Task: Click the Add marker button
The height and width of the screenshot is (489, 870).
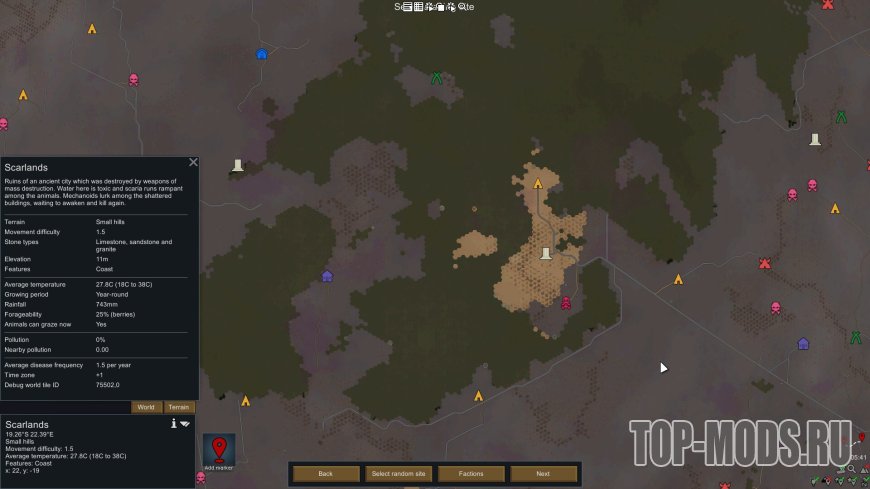Action: tap(219, 452)
